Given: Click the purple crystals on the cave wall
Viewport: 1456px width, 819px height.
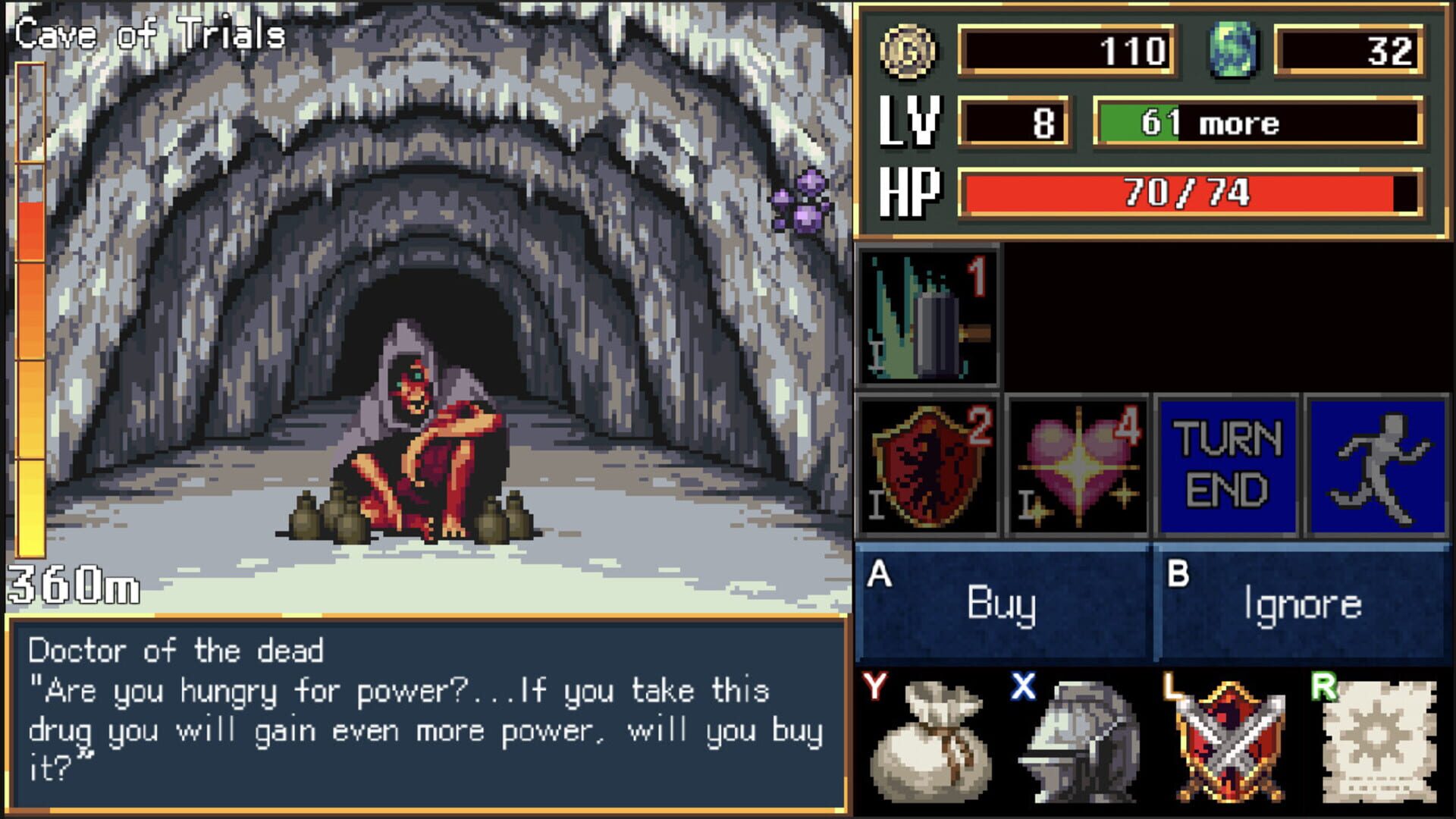Looking at the screenshot, I should [800, 201].
